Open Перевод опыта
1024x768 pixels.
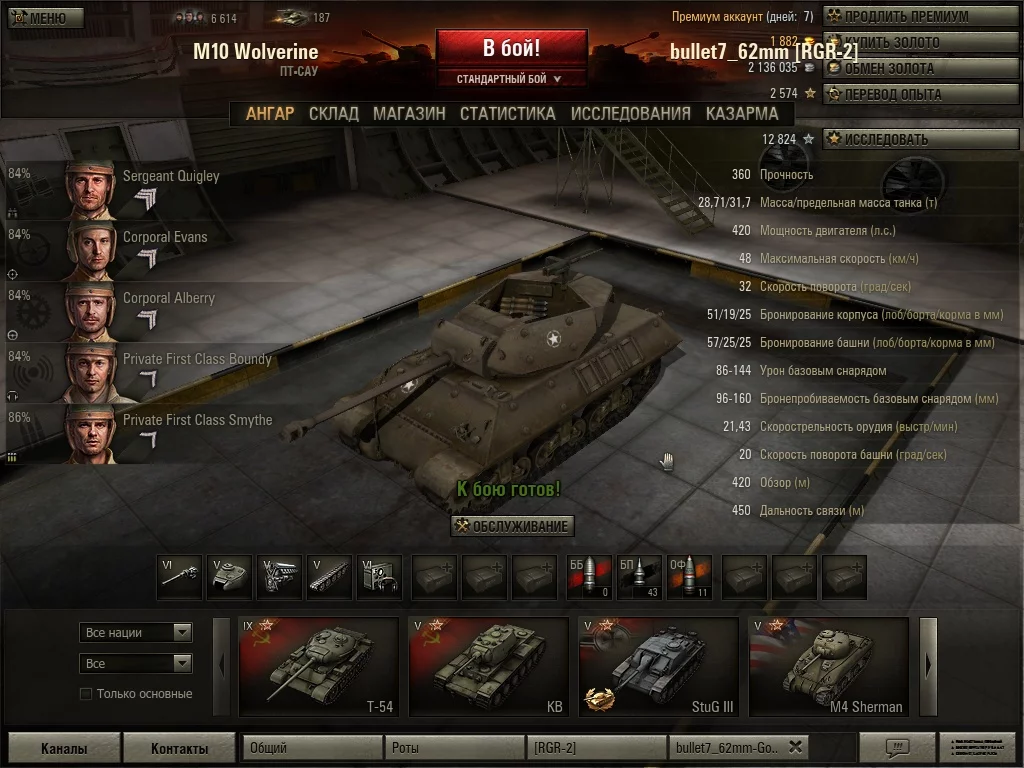[919, 94]
